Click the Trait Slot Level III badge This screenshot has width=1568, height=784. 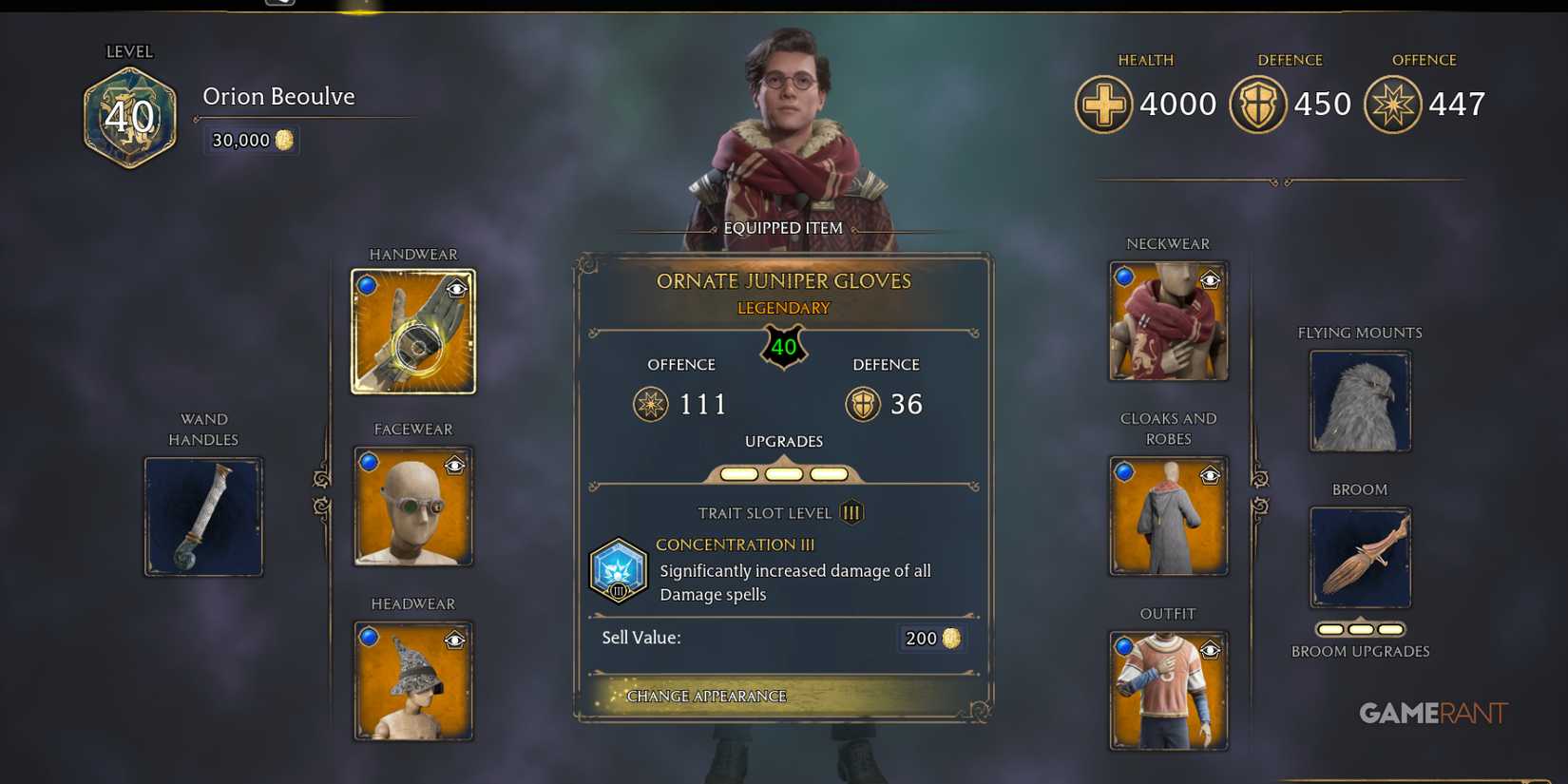tap(851, 512)
